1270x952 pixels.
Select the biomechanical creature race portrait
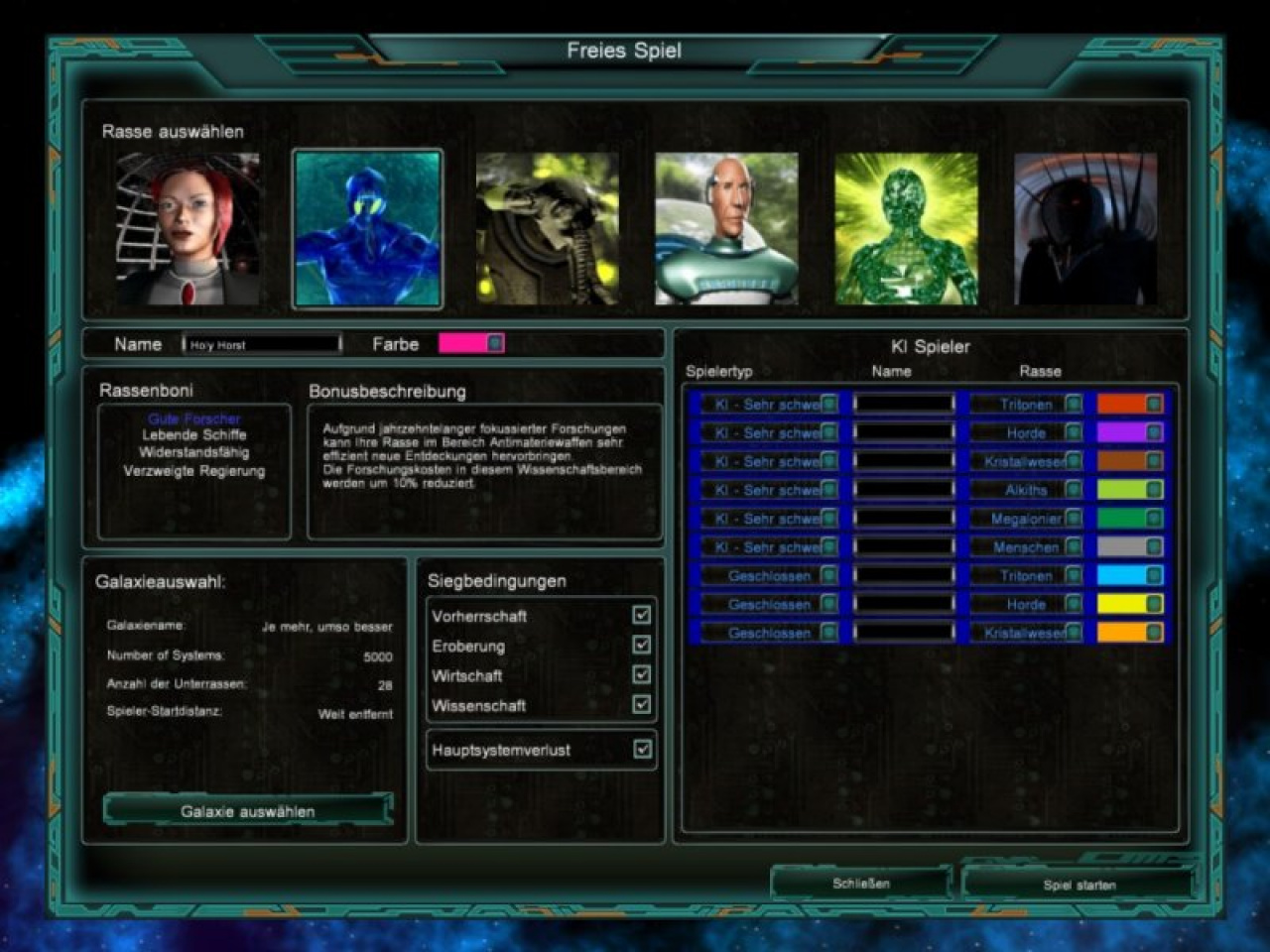click(547, 228)
